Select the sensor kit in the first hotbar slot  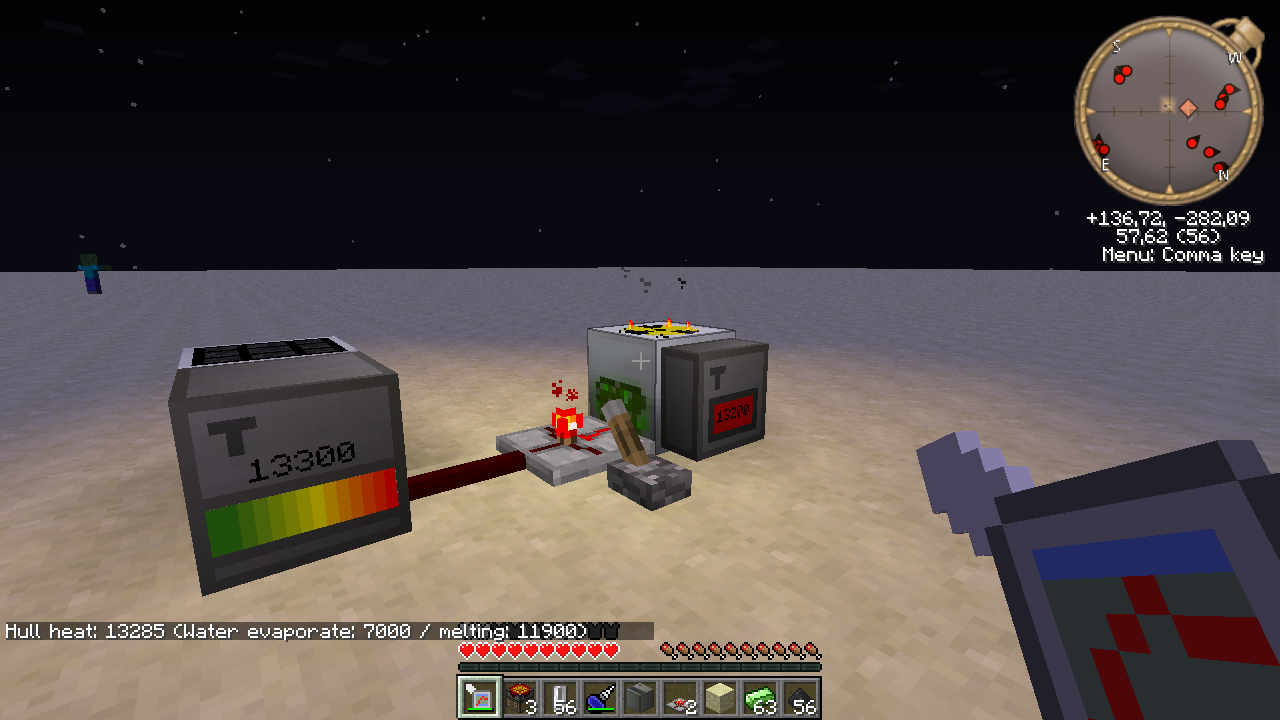click(480, 697)
